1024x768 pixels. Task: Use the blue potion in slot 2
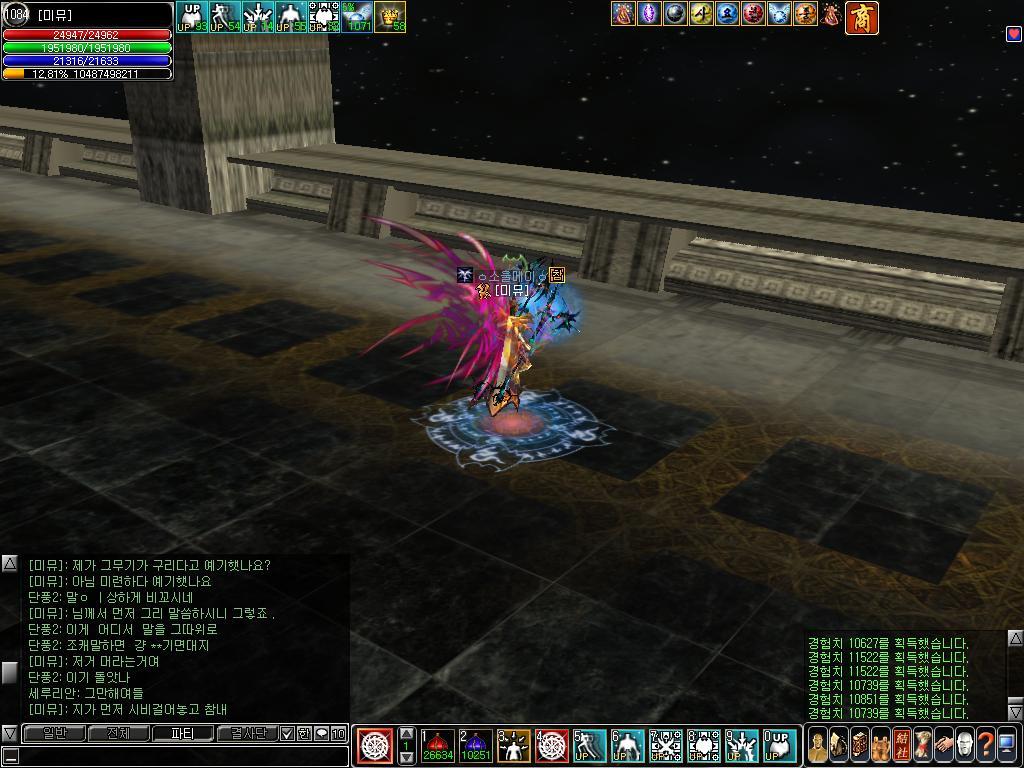tap(475, 745)
